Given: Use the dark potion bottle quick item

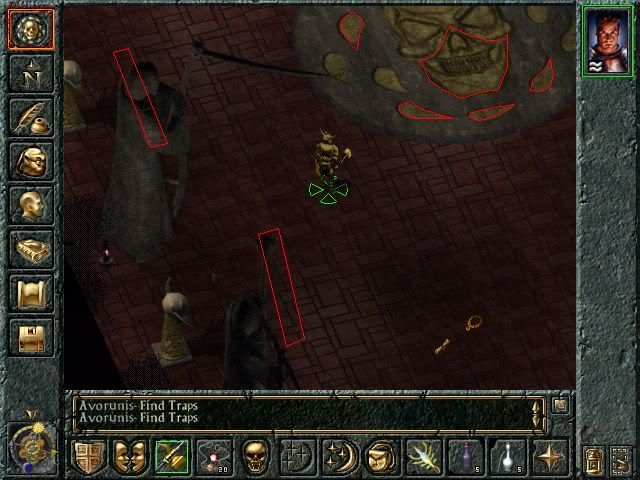Looking at the screenshot, I should (462, 457).
